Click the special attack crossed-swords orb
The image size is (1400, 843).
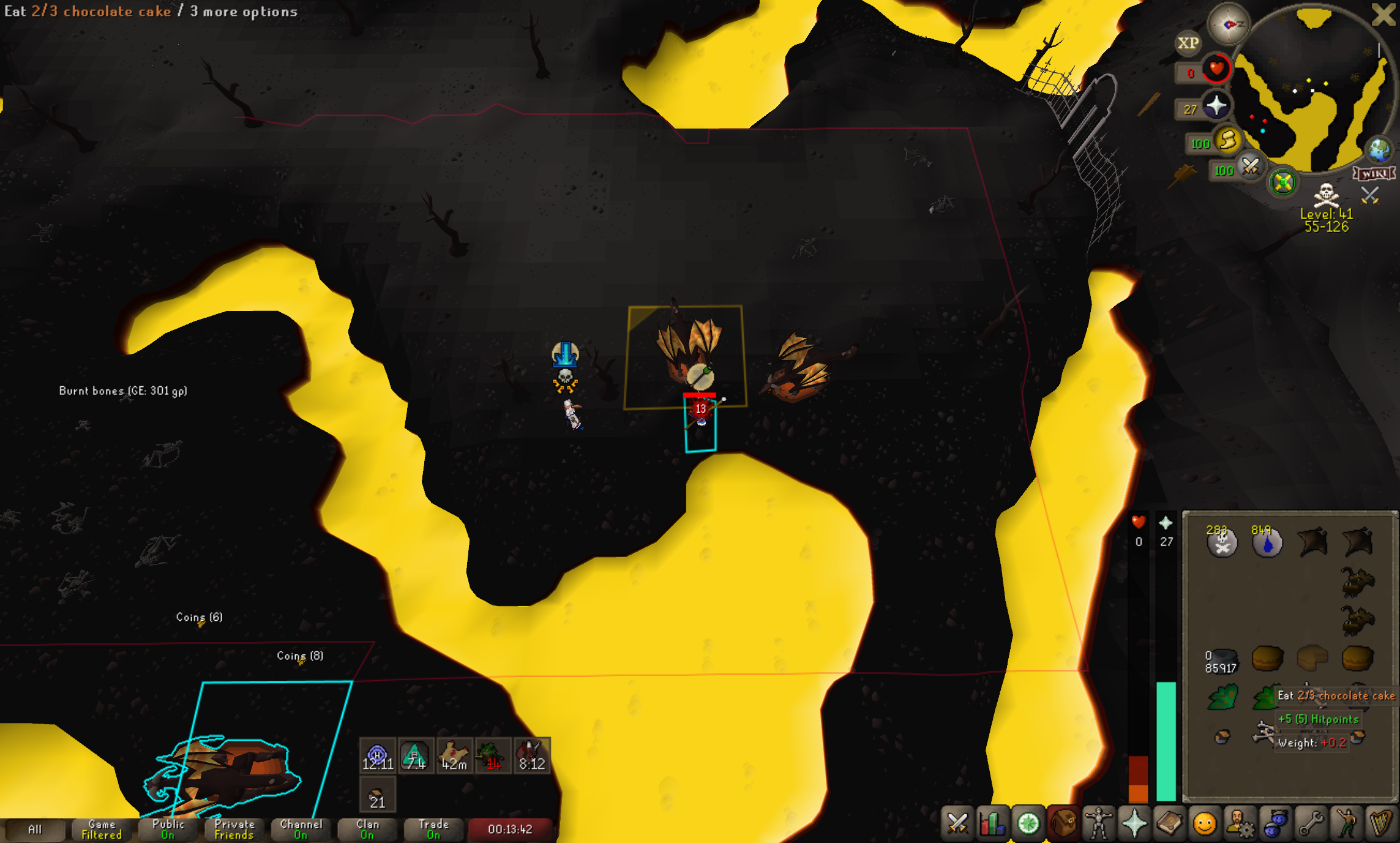(1249, 167)
